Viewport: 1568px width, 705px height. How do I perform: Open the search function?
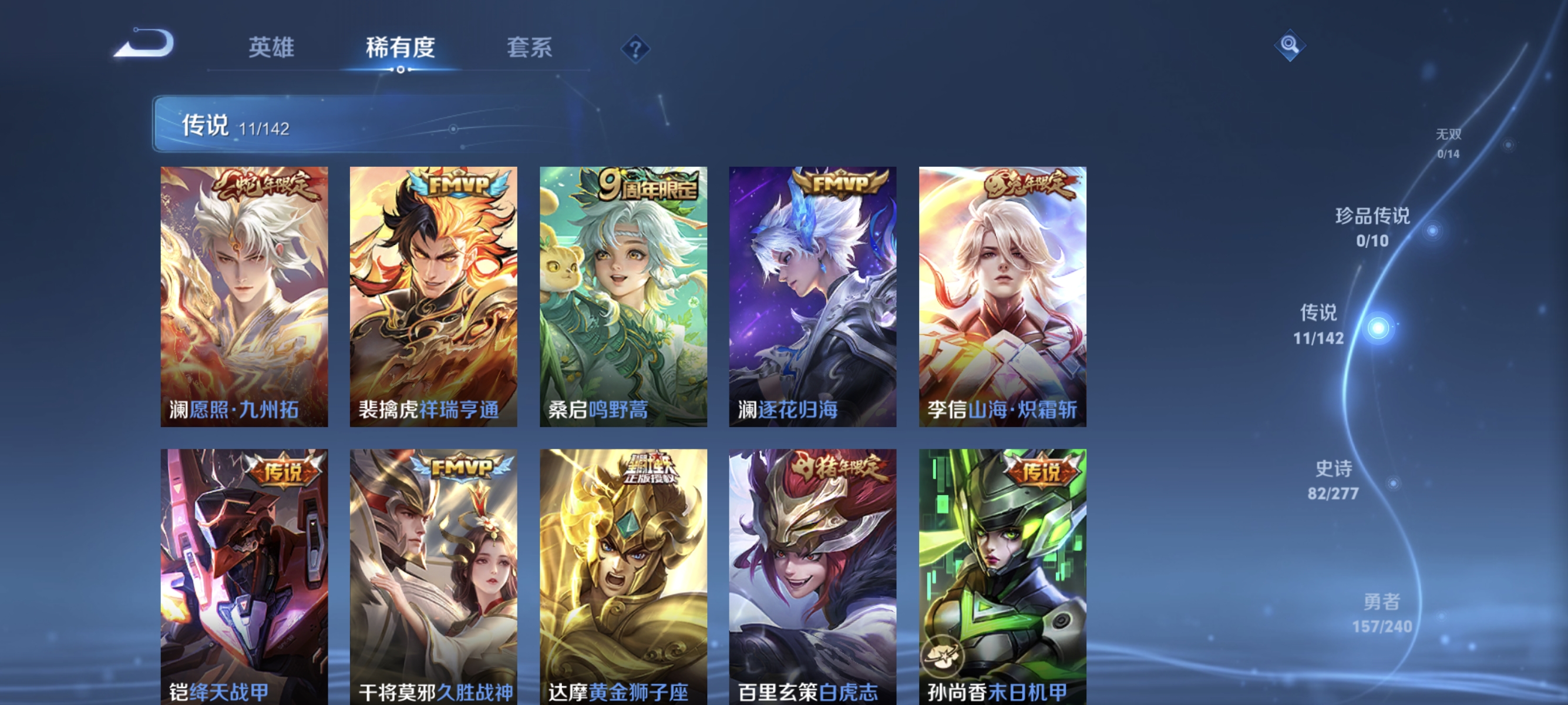click(1290, 45)
